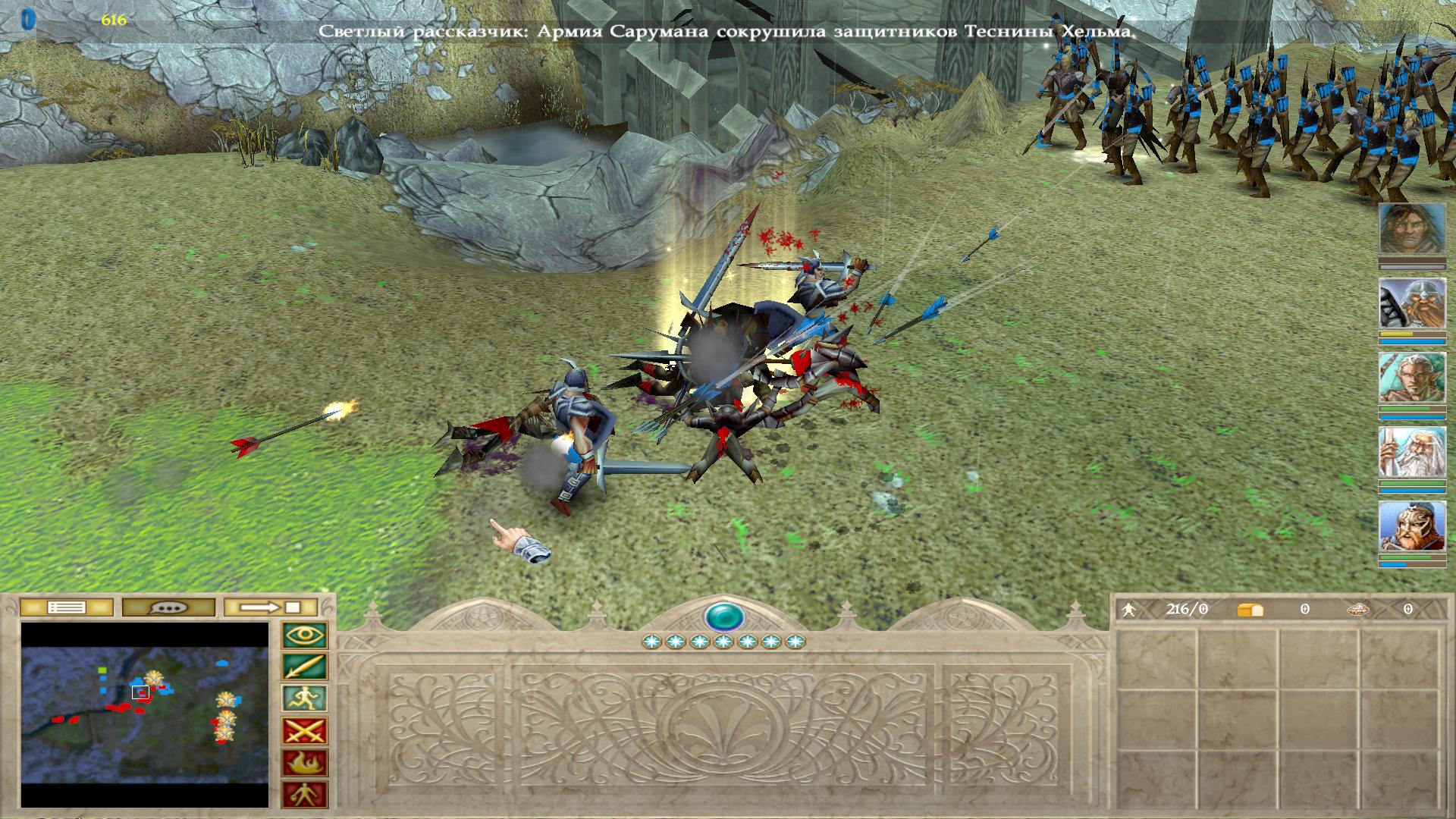The height and width of the screenshot is (819, 1456).
Task: Click the red standing figure command icon
Action: click(x=305, y=794)
